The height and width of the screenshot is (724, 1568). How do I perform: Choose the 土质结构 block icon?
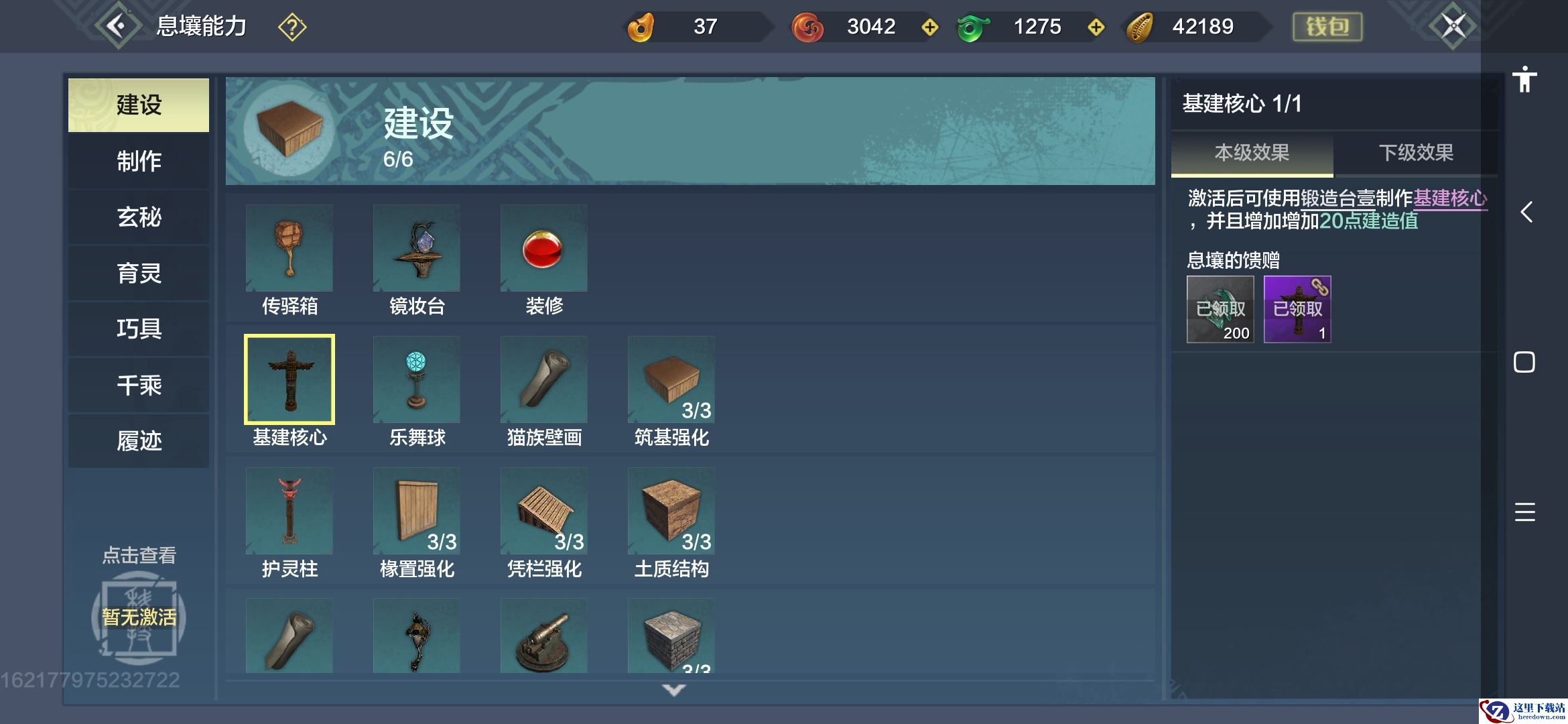tap(671, 511)
